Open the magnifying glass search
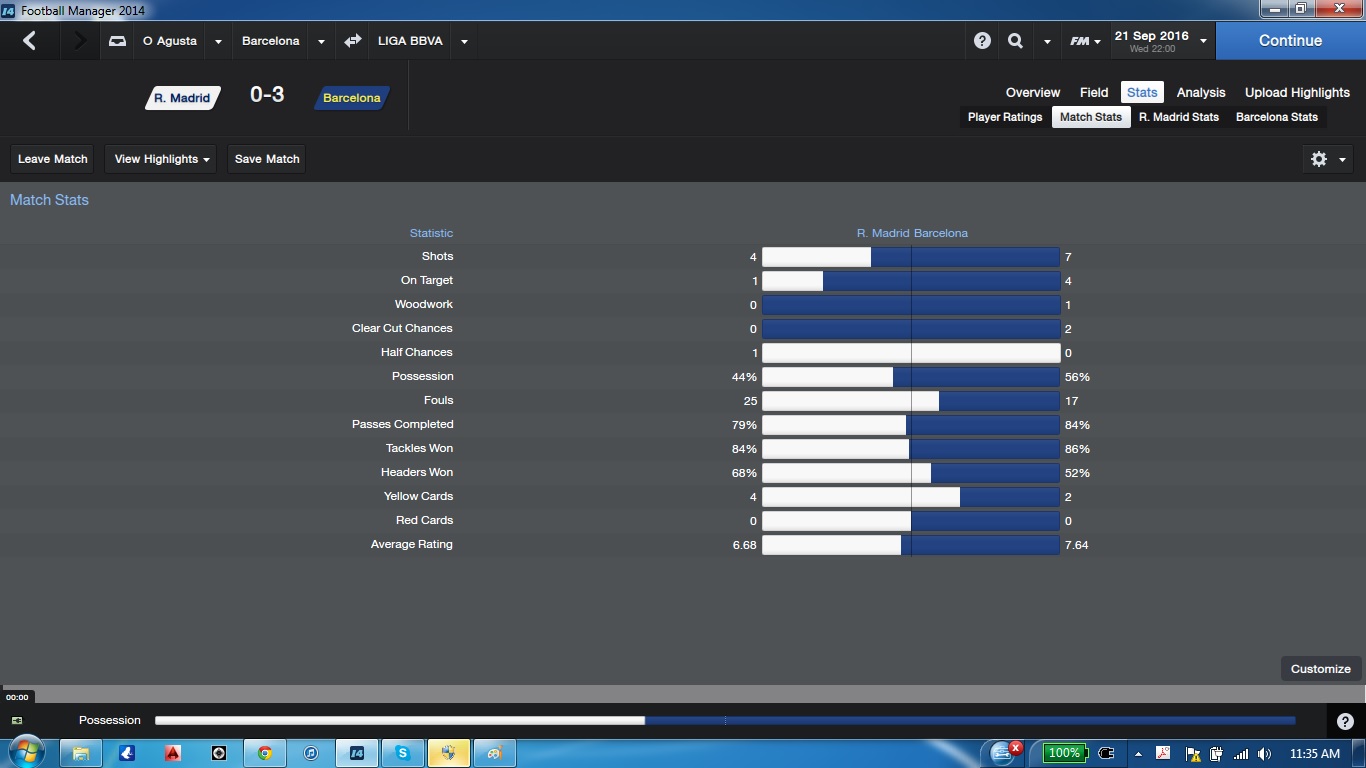This screenshot has width=1366, height=768. click(1015, 41)
